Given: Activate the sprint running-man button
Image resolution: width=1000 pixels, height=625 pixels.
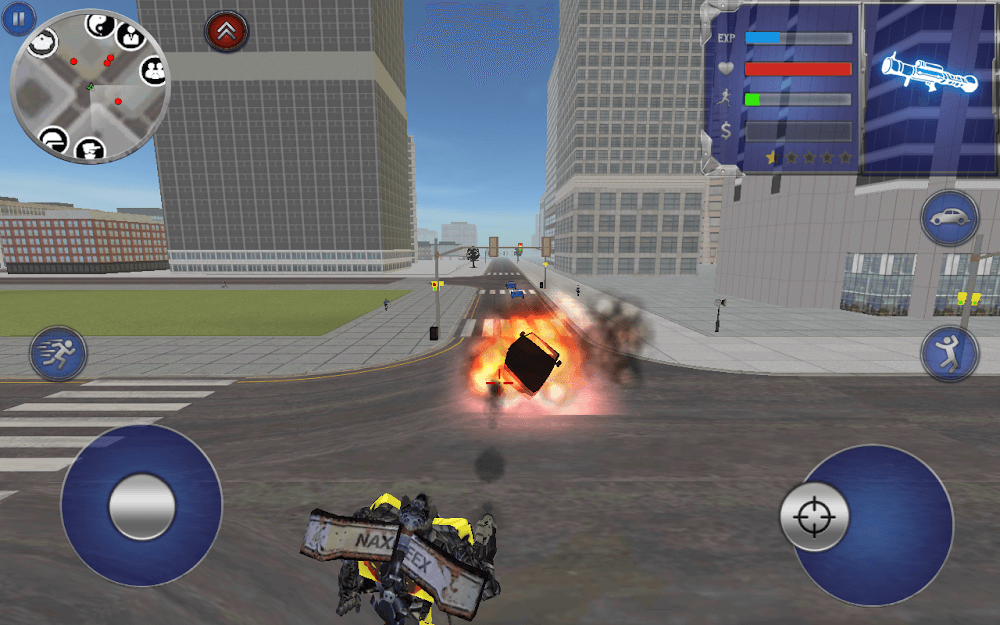Looking at the screenshot, I should pyautogui.click(x=58, y=353).
